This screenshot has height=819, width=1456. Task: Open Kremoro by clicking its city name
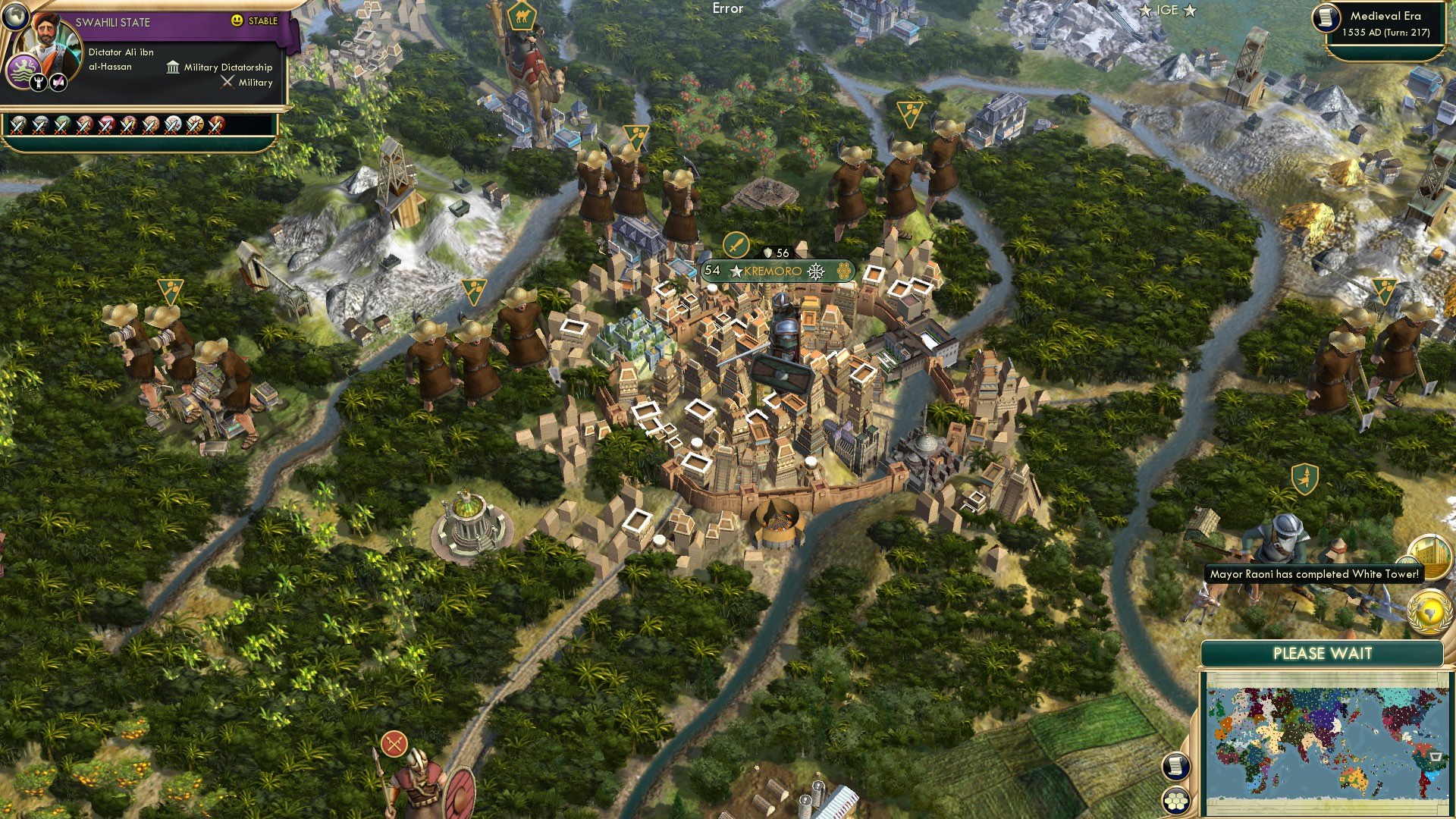point(775,268)
